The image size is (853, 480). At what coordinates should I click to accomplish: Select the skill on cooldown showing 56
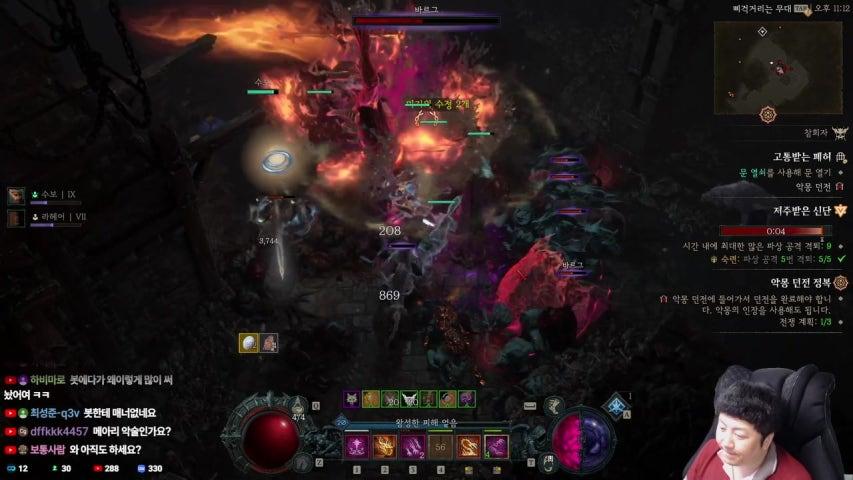tap(441, 447)
